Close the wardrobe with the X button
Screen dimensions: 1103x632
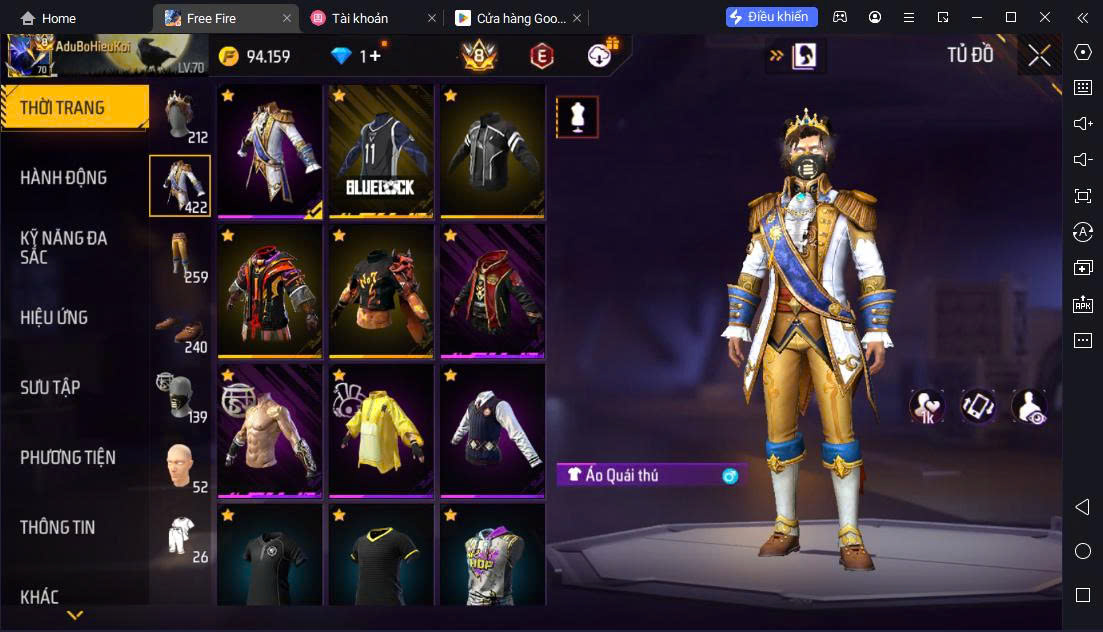pos(1039,56)
